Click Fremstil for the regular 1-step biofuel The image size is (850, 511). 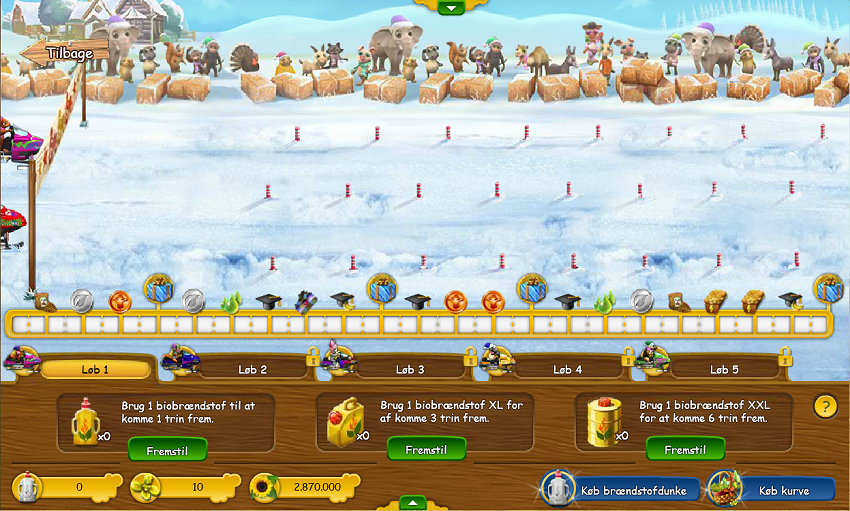pyautogui.click(x=167, y=450)
